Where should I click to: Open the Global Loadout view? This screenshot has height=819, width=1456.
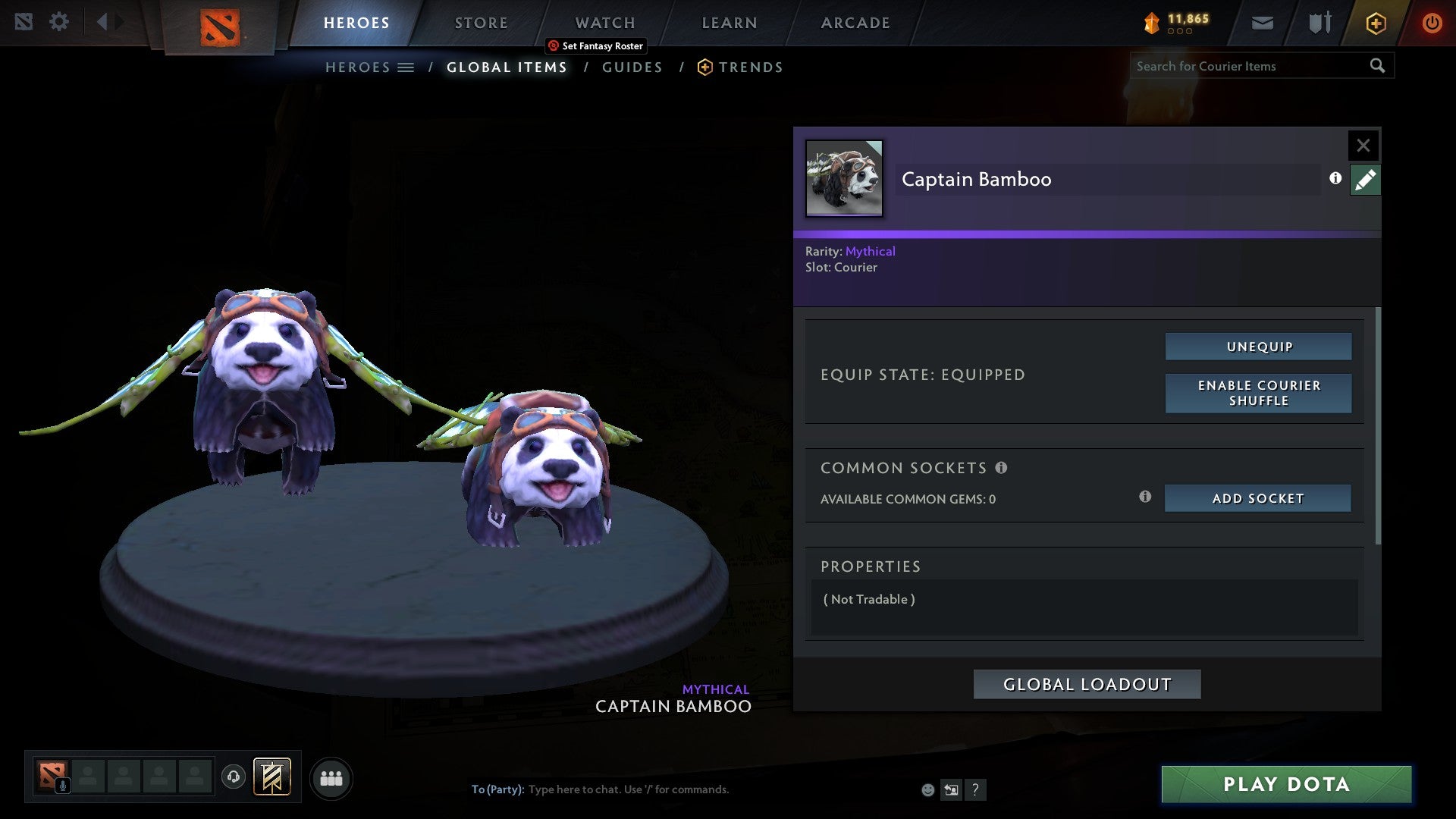(1087, 683)
